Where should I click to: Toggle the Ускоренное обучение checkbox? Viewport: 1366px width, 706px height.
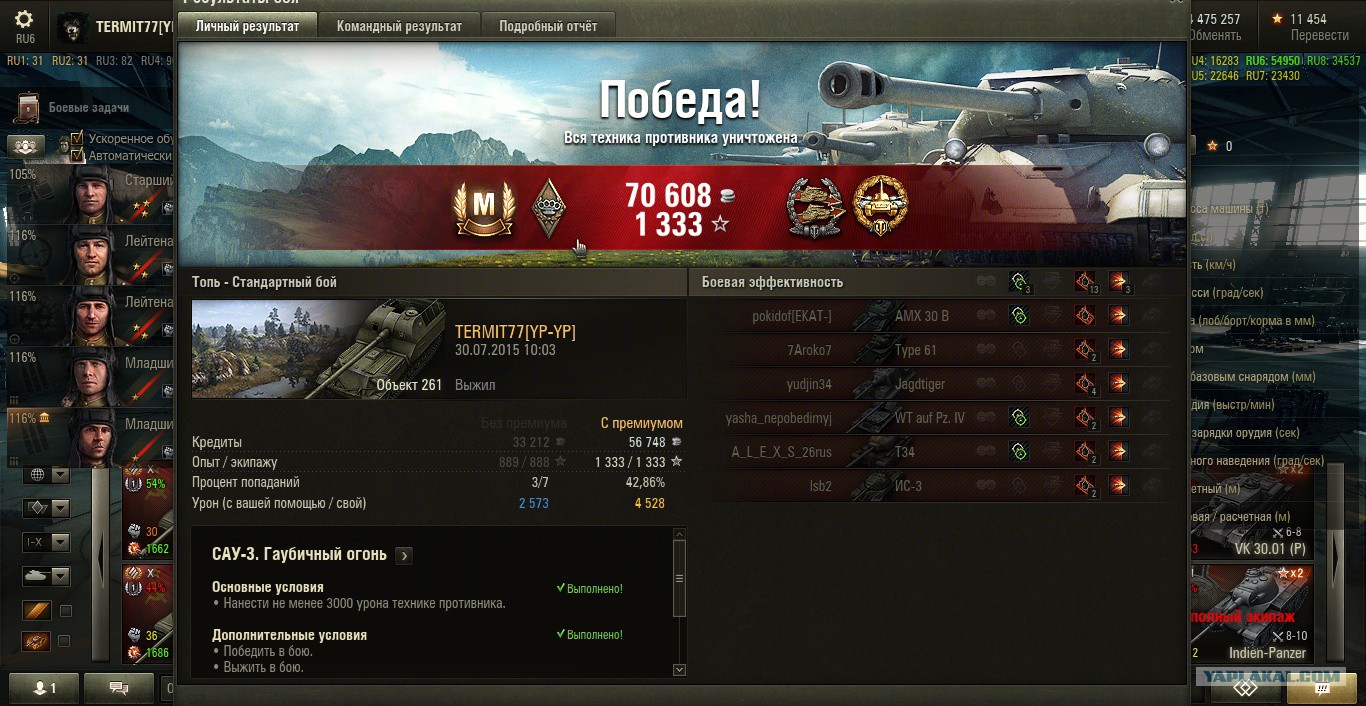(x=77, y=139)
